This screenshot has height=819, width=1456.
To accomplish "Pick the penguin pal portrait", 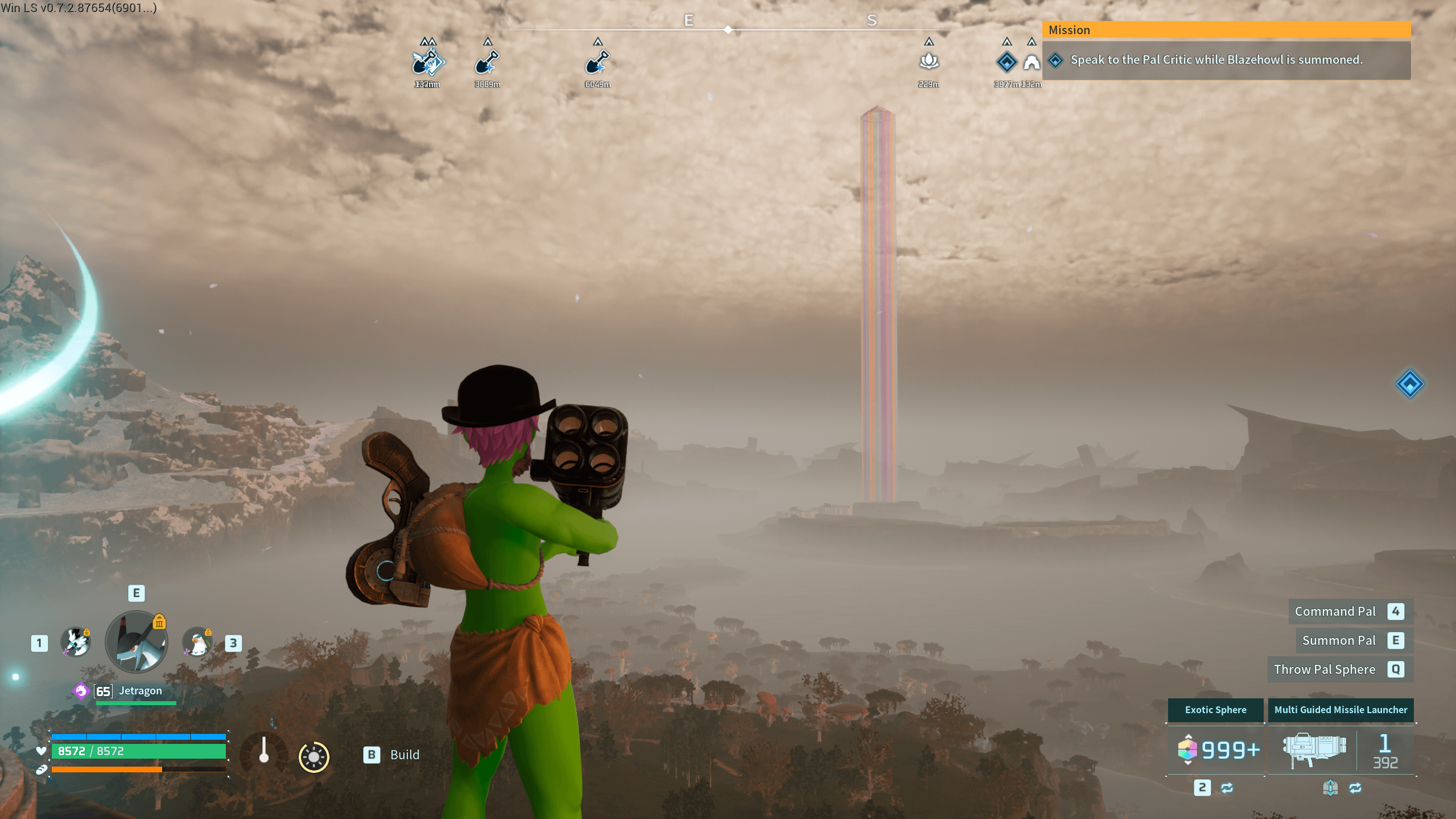I will [197, 642].
